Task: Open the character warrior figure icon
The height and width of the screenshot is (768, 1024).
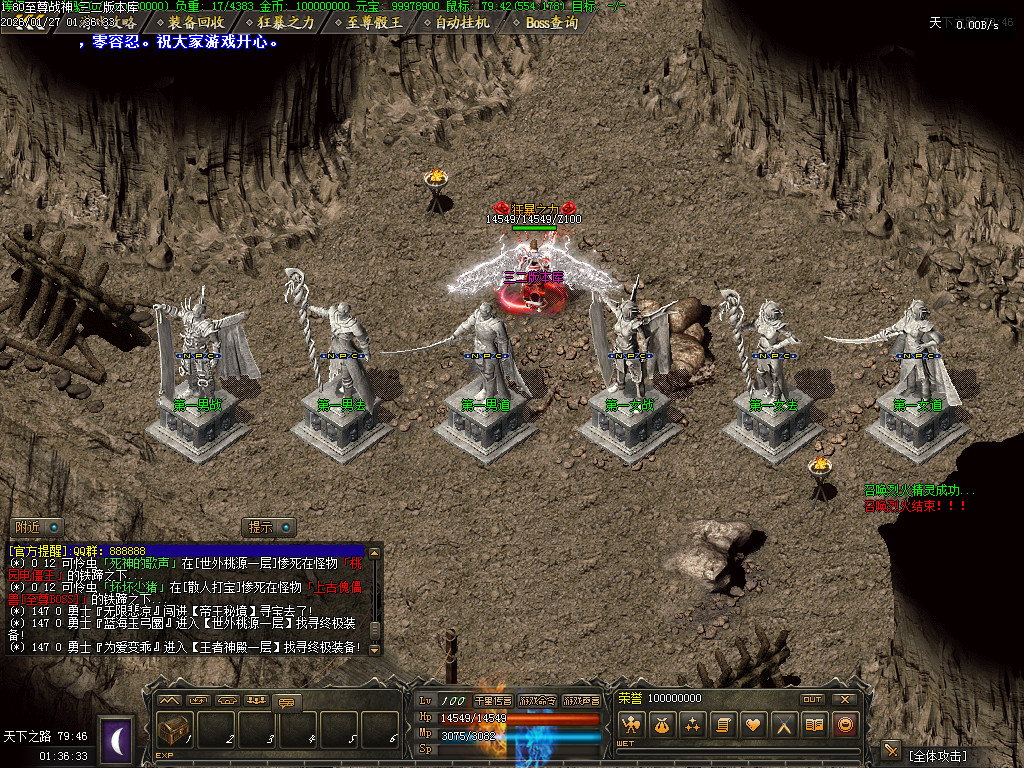Action: 630,725
